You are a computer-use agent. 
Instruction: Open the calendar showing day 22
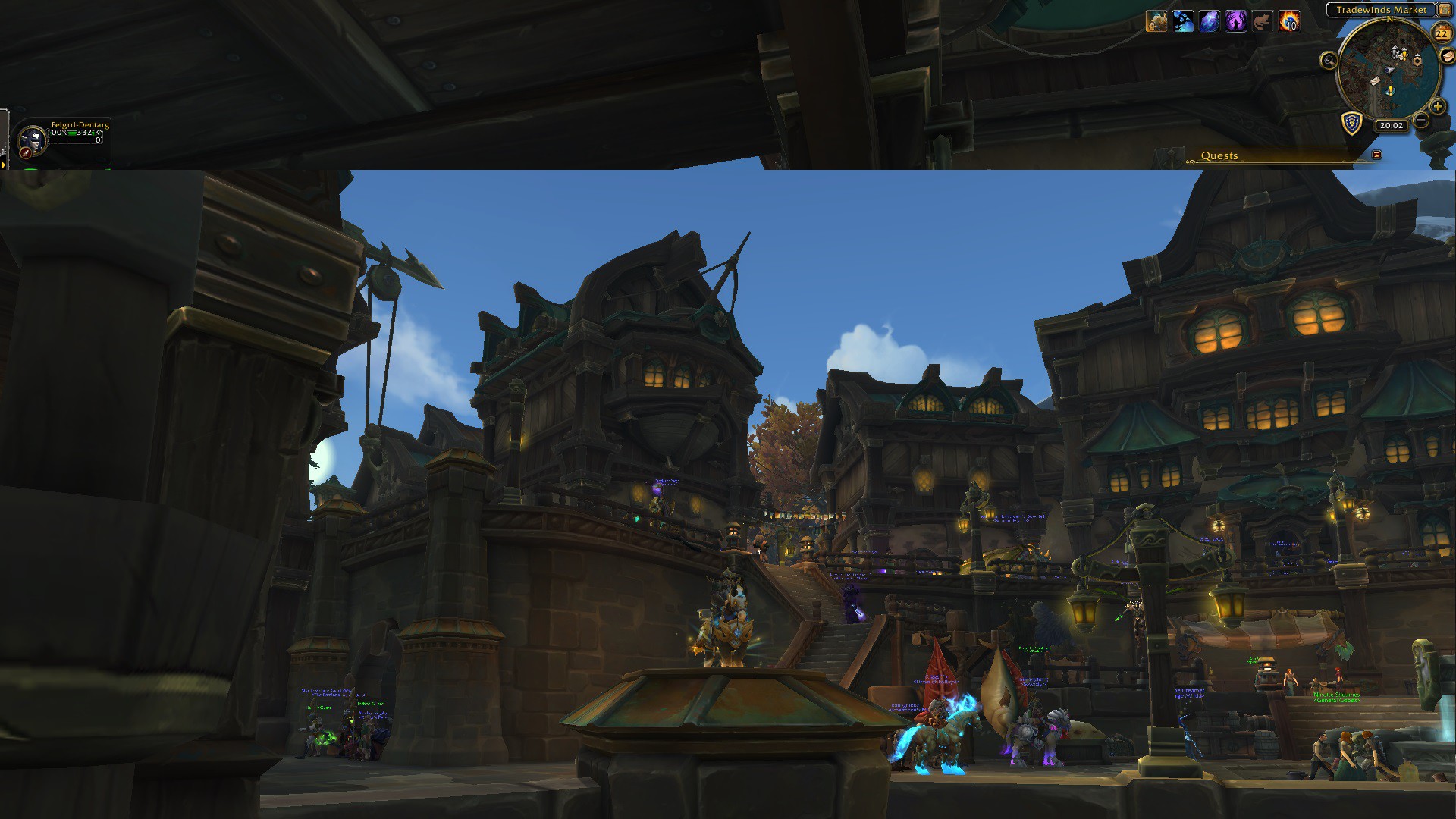tap(1440, 34)
